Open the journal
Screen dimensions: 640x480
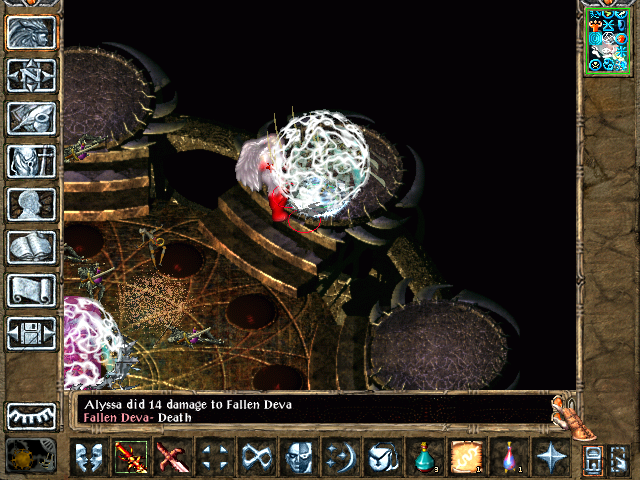(x=31, y=118)
